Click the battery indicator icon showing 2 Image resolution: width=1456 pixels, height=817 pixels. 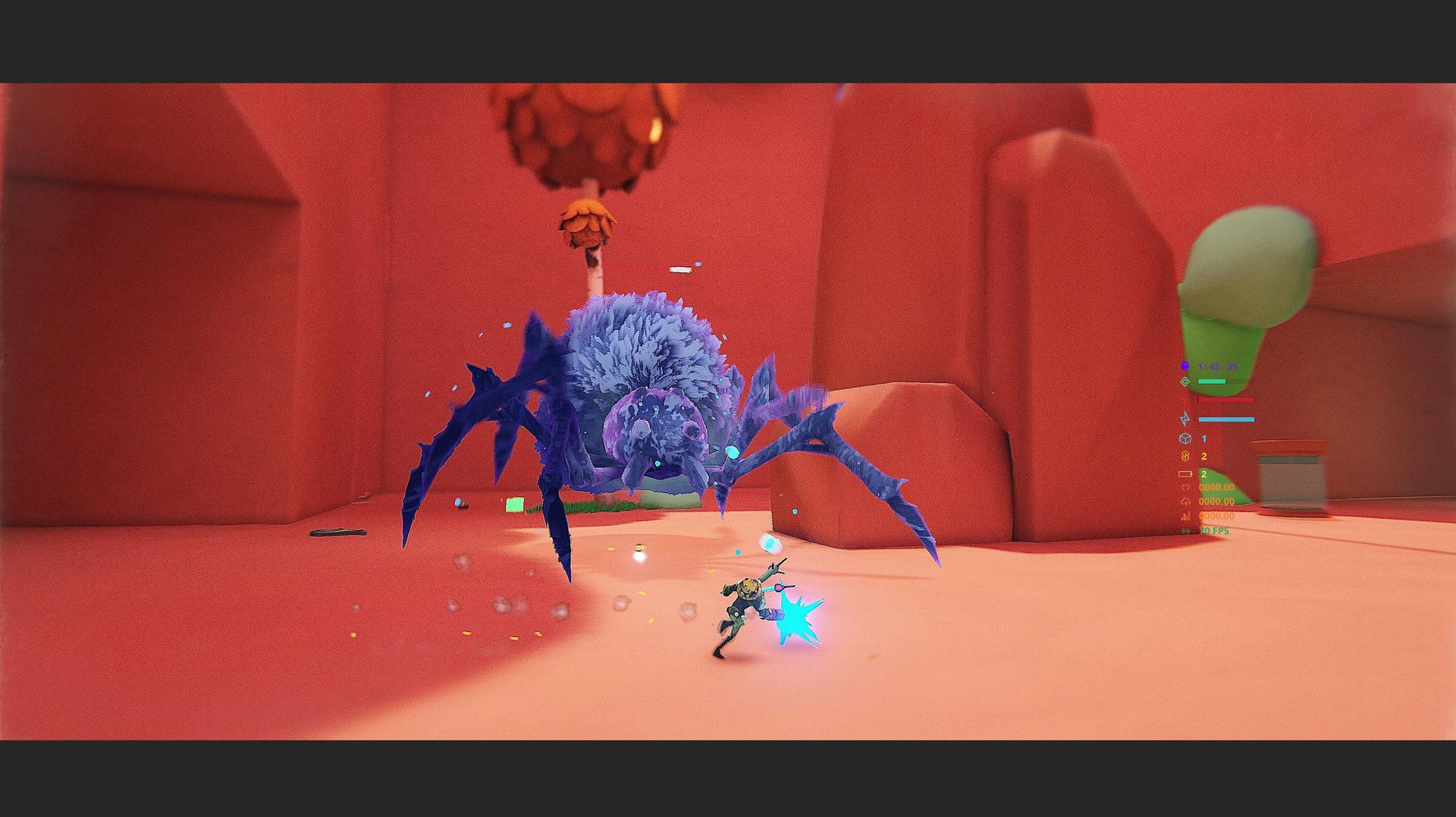coord(1185,473)
